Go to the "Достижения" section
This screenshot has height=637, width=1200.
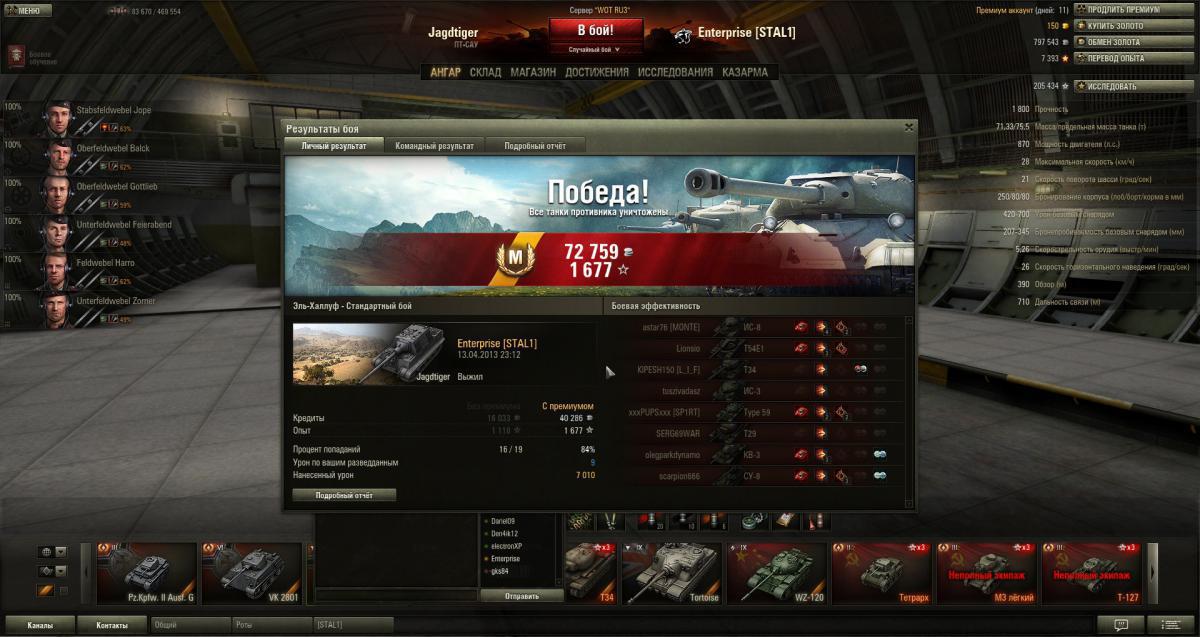[597, 72]
